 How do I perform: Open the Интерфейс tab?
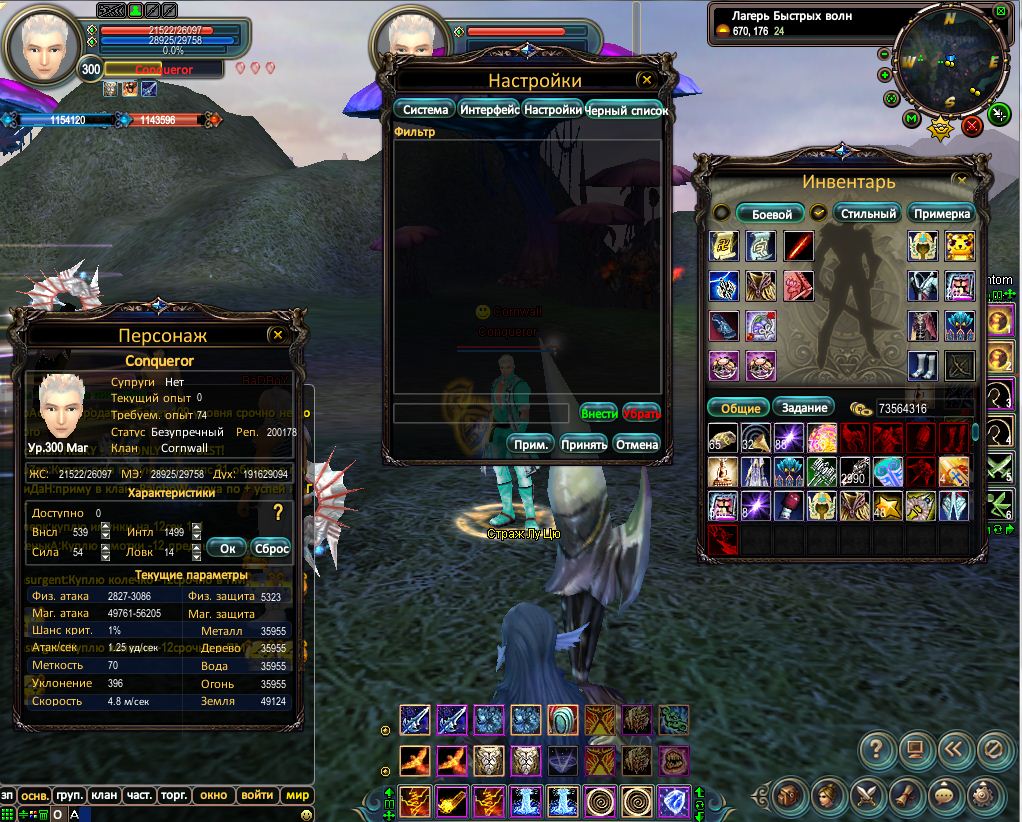tap(489, 110)
